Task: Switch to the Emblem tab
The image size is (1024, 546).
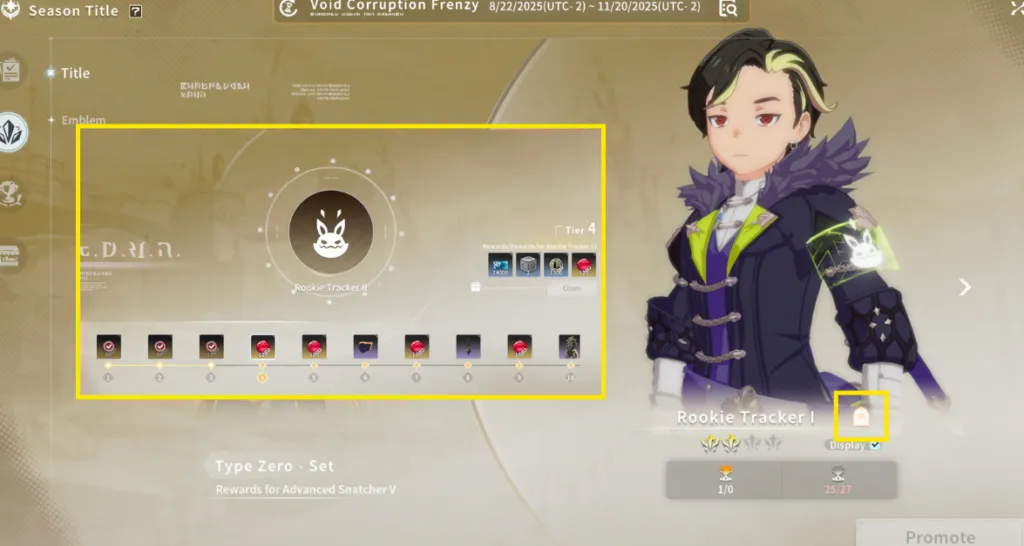Action: tap(83, 120)
